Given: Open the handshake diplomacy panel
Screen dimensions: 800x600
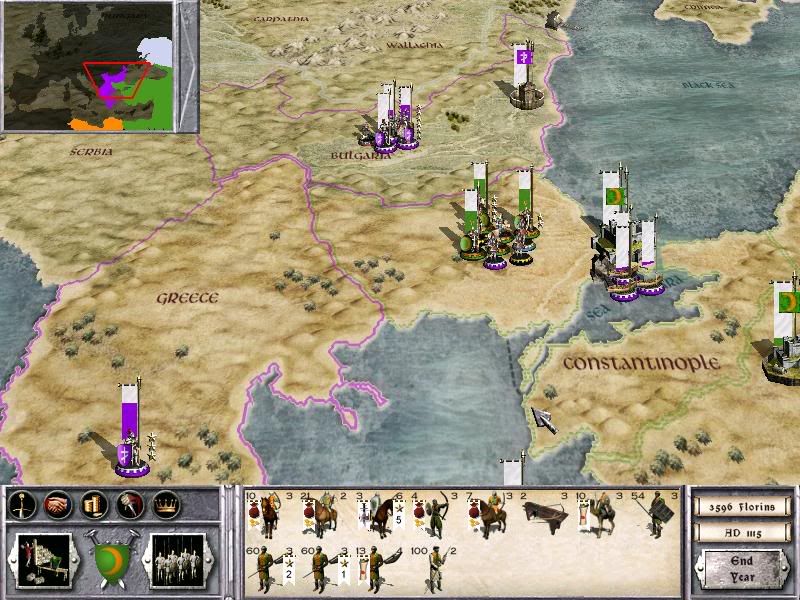Looking at the screenshot, I should click(57, 505).
